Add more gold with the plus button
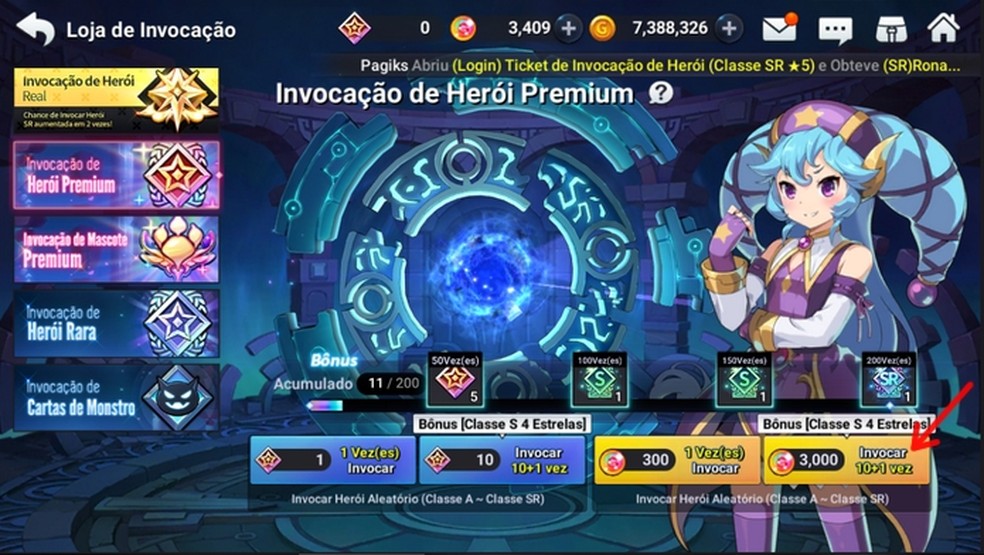The width and height of the screenshot is (984, 555). (x=730, y=28)
